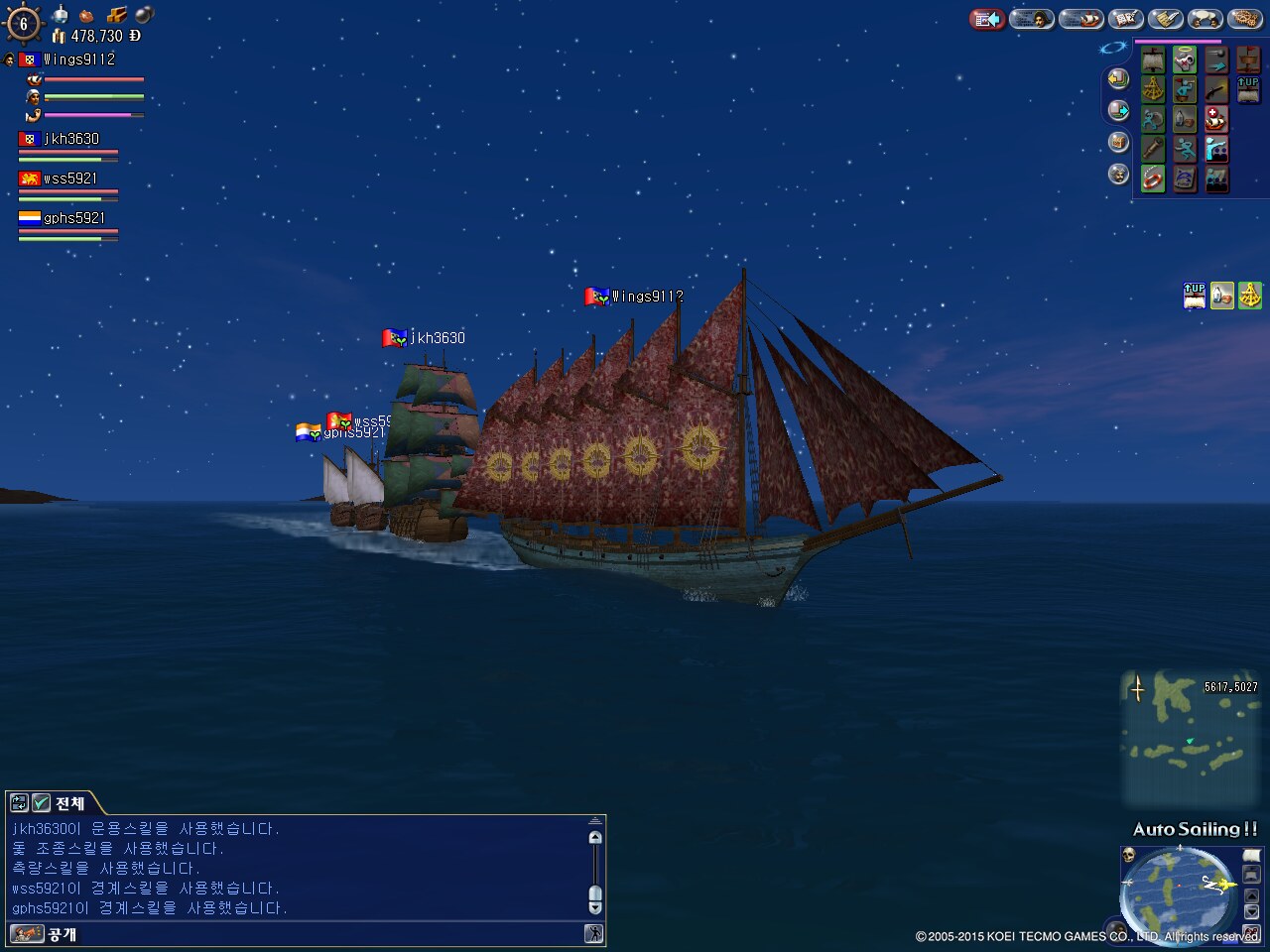Select fleet member wss5921 in the list
Screen dimensions: 1270x952
click(69, 178)
